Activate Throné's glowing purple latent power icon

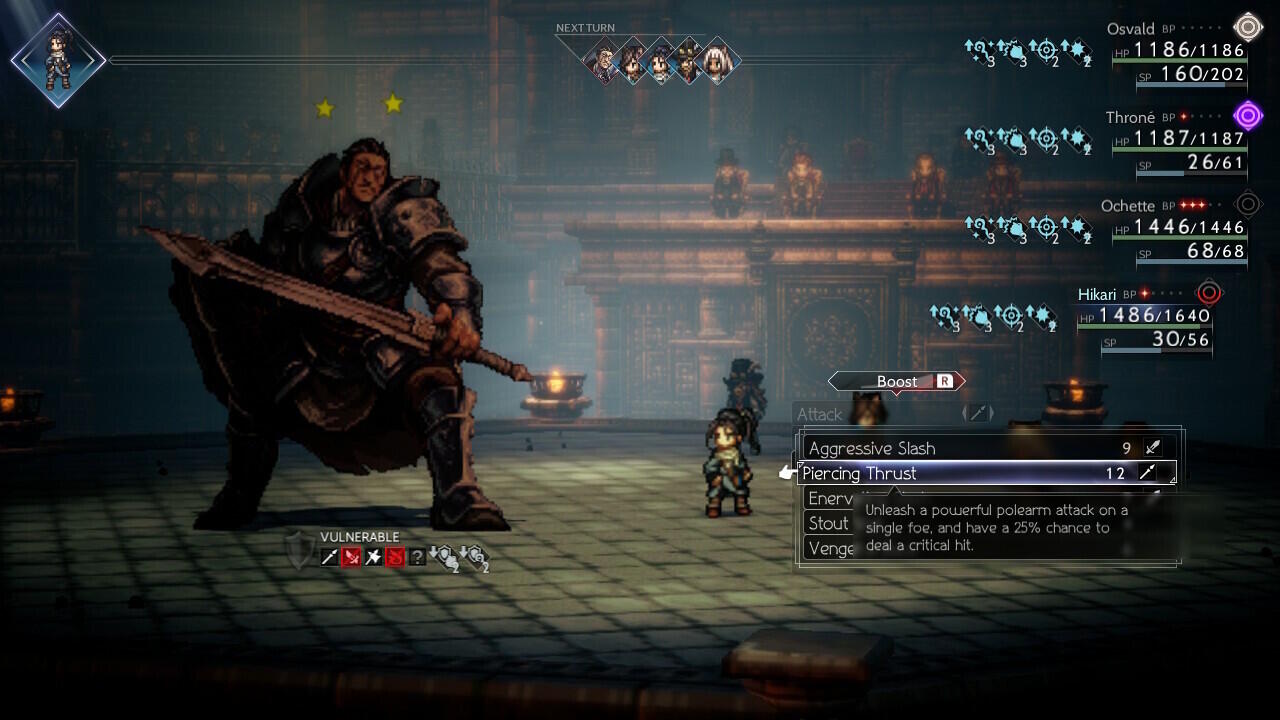tap(1247, 115)
